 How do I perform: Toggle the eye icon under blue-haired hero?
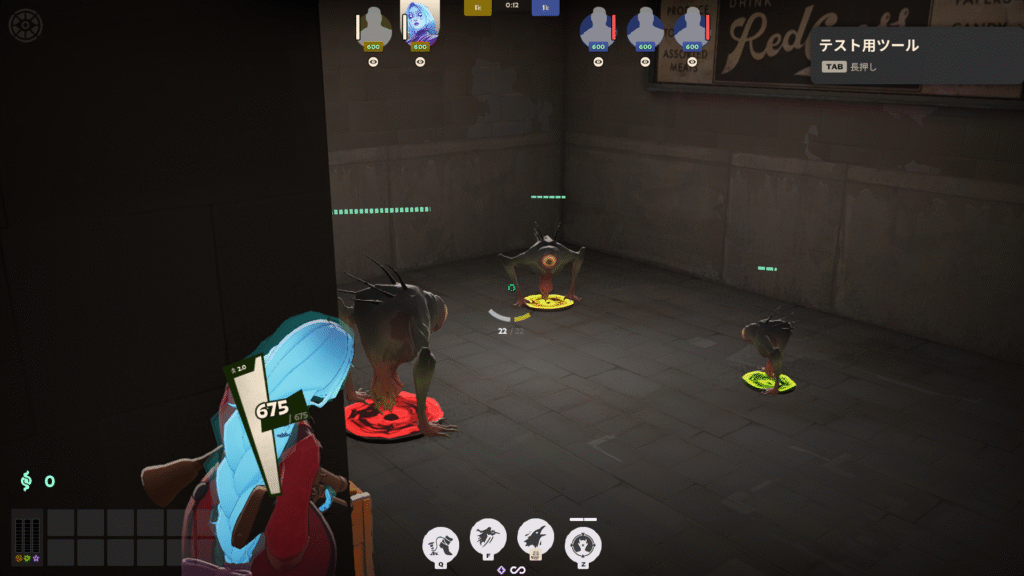(x=420, y=62)
